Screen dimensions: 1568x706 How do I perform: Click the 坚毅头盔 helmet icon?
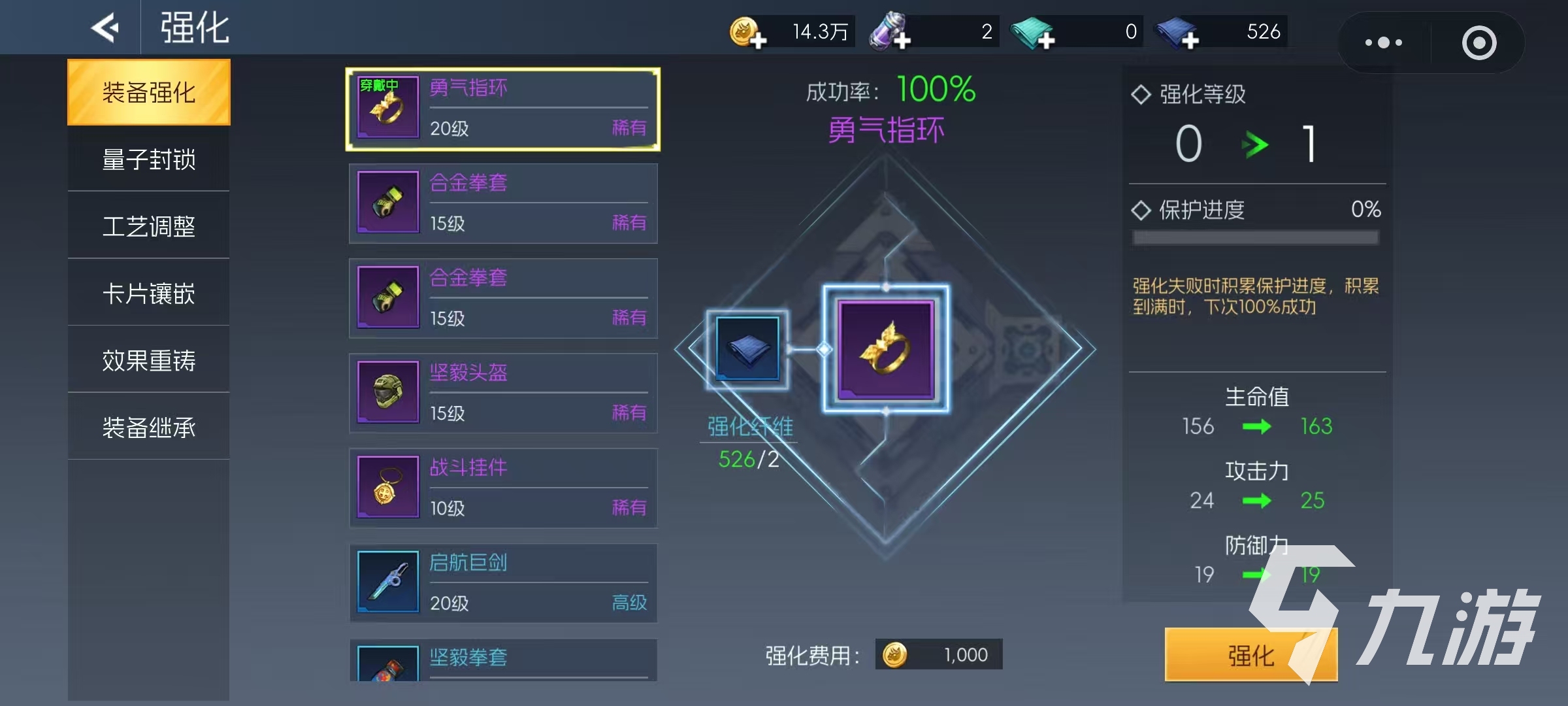click(387, 392)
